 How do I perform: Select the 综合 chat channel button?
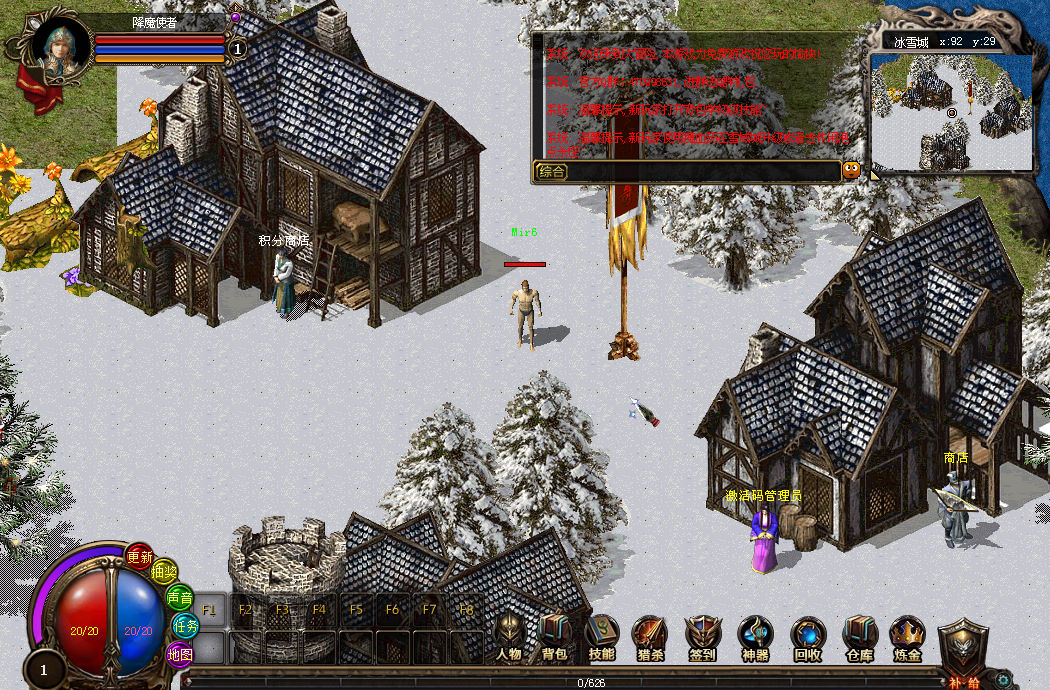tap(552, 171)
